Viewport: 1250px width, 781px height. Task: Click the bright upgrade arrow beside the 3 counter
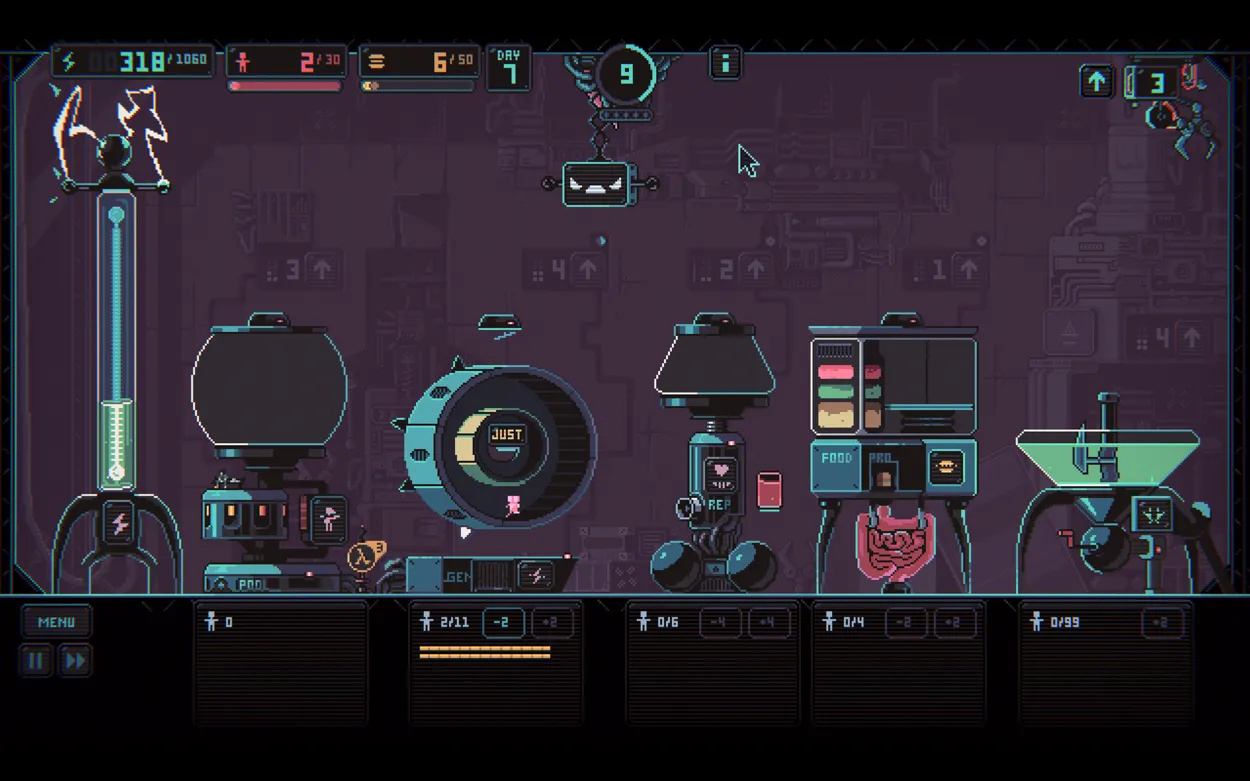tap(1097, 82)
